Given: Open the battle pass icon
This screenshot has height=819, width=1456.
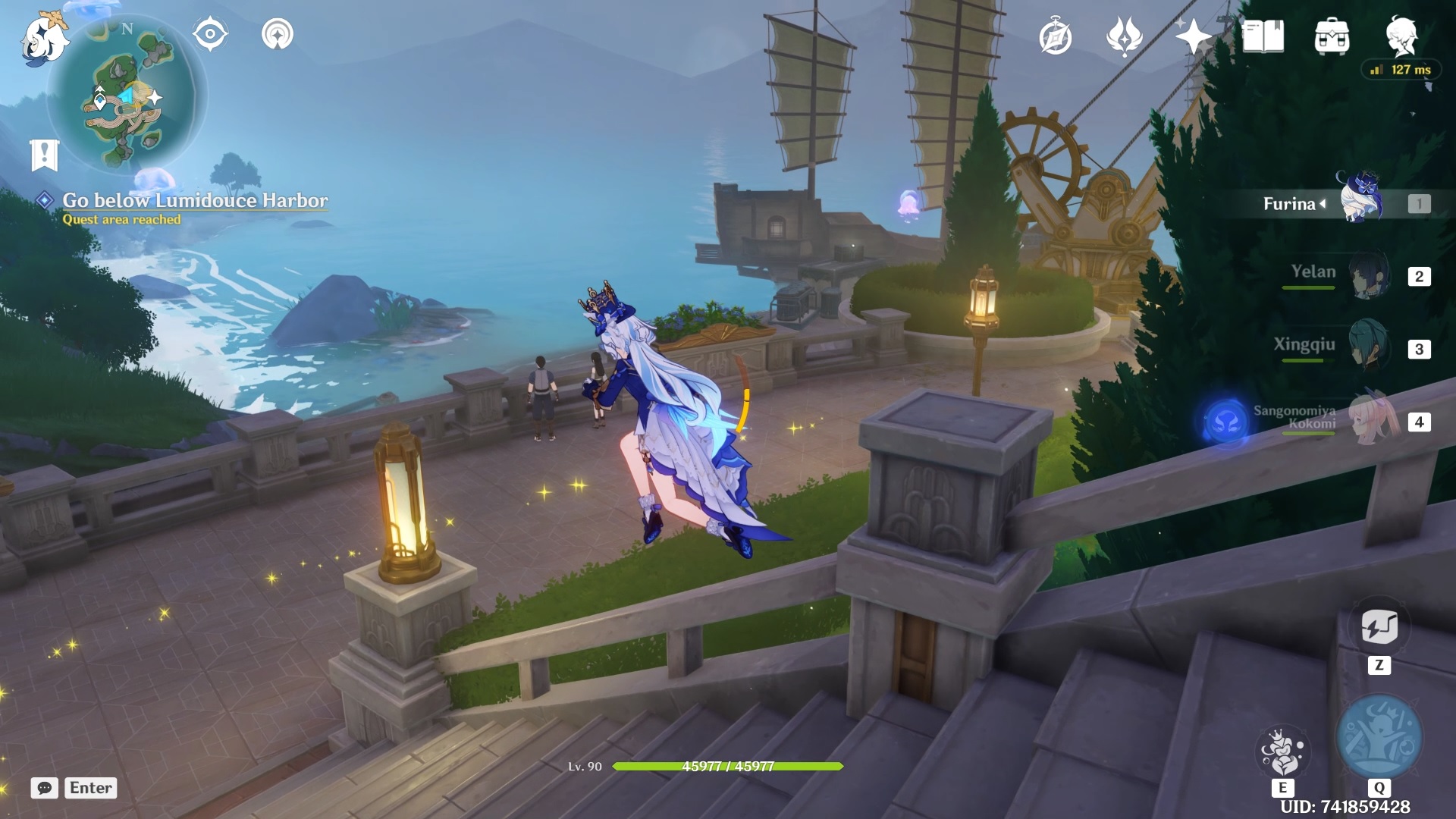Looking at the screenshot, I should point(1124,36).
